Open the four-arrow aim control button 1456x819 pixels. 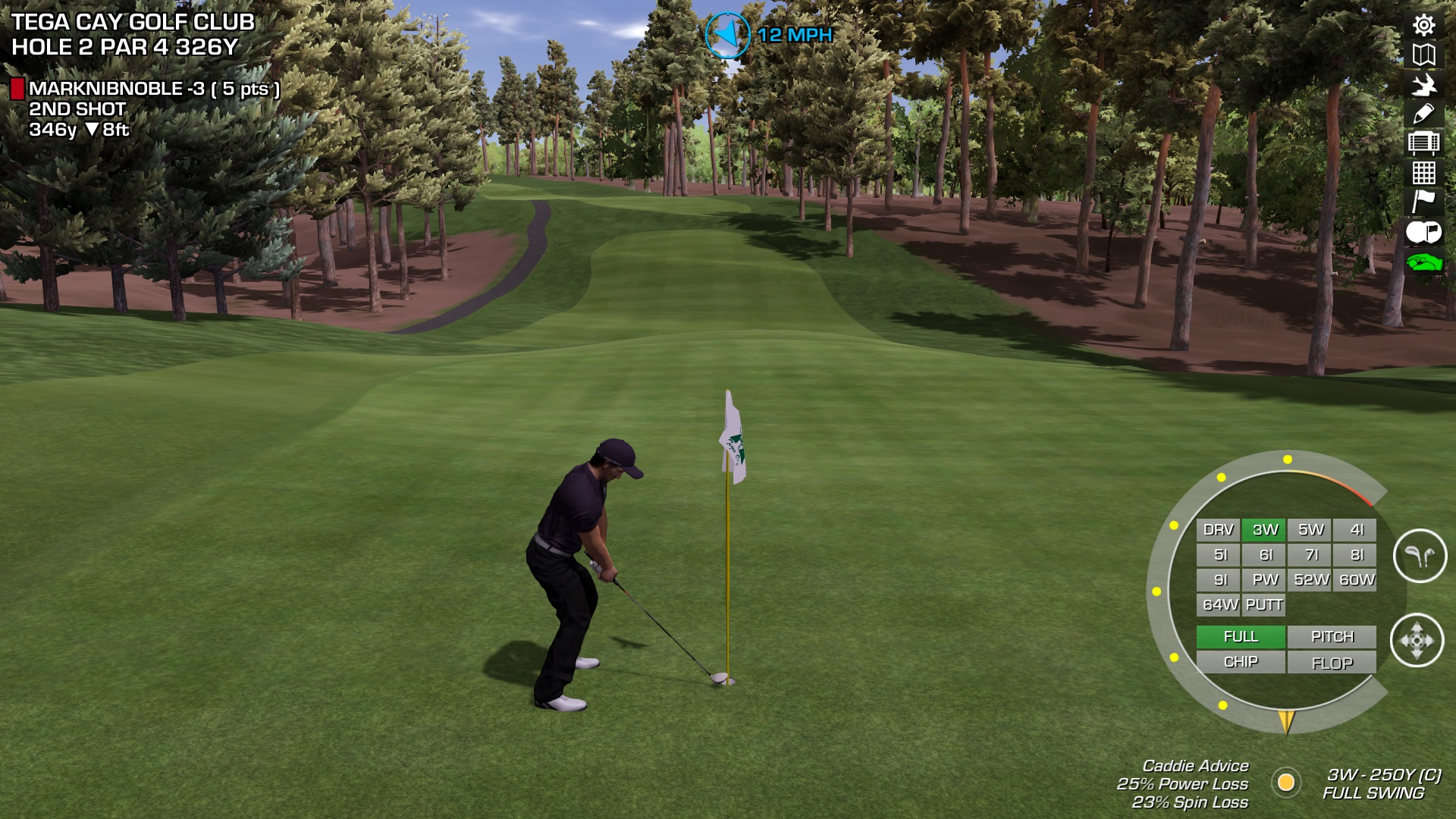[1417, 641]
